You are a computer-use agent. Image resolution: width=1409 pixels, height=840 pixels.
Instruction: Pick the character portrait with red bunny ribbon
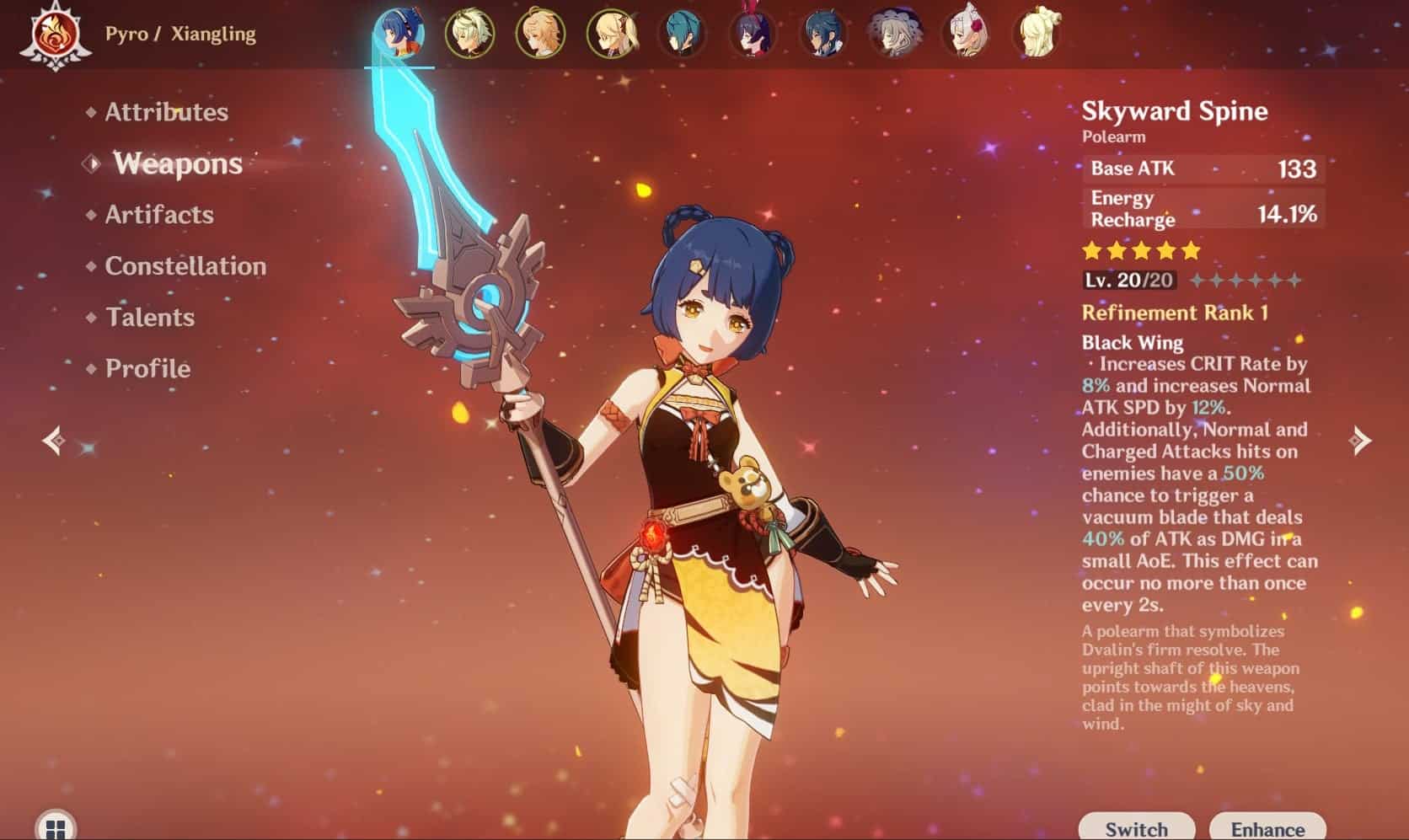click(753, 34)
